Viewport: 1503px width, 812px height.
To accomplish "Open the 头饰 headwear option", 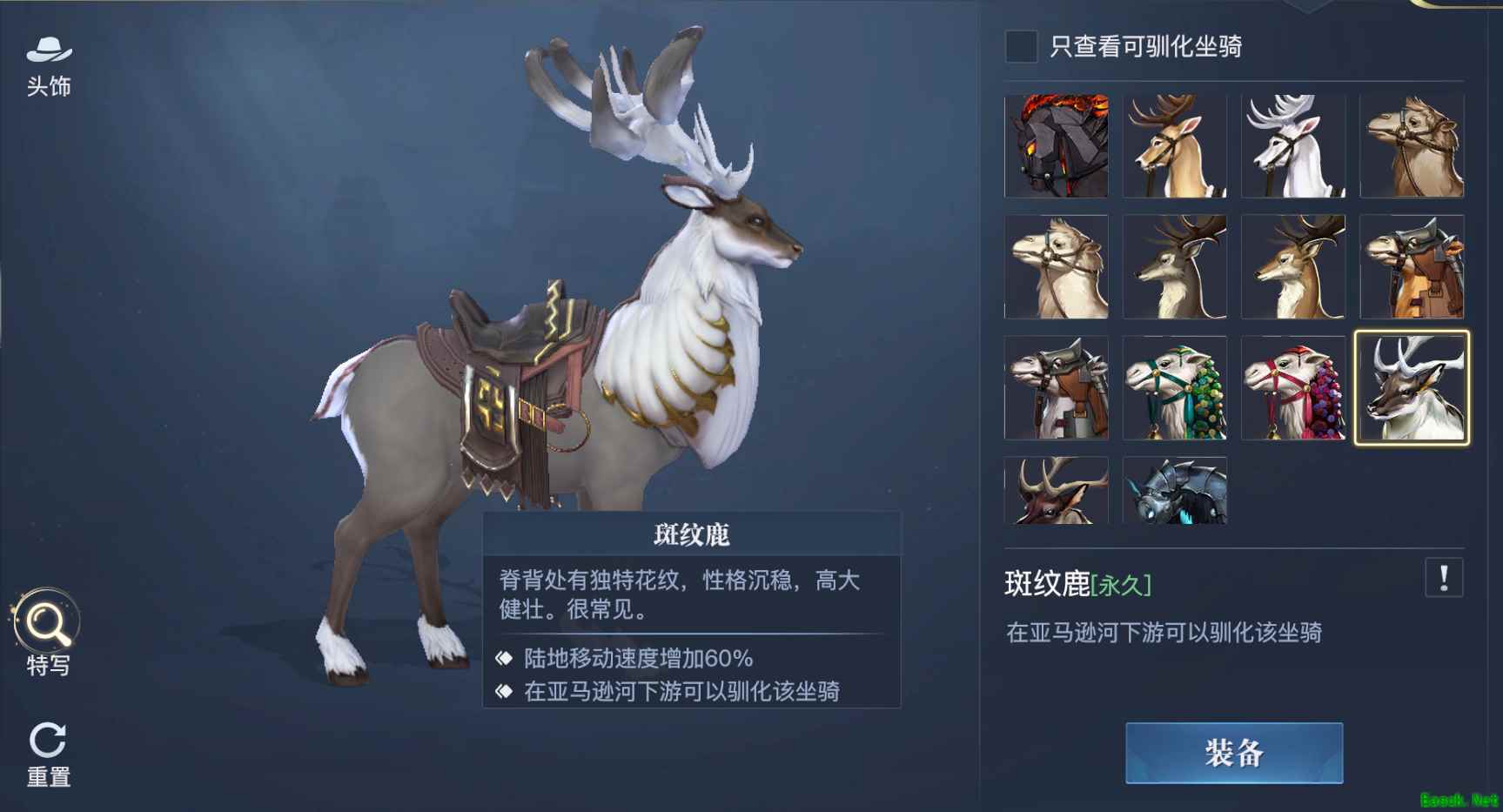I will (49, 66).
